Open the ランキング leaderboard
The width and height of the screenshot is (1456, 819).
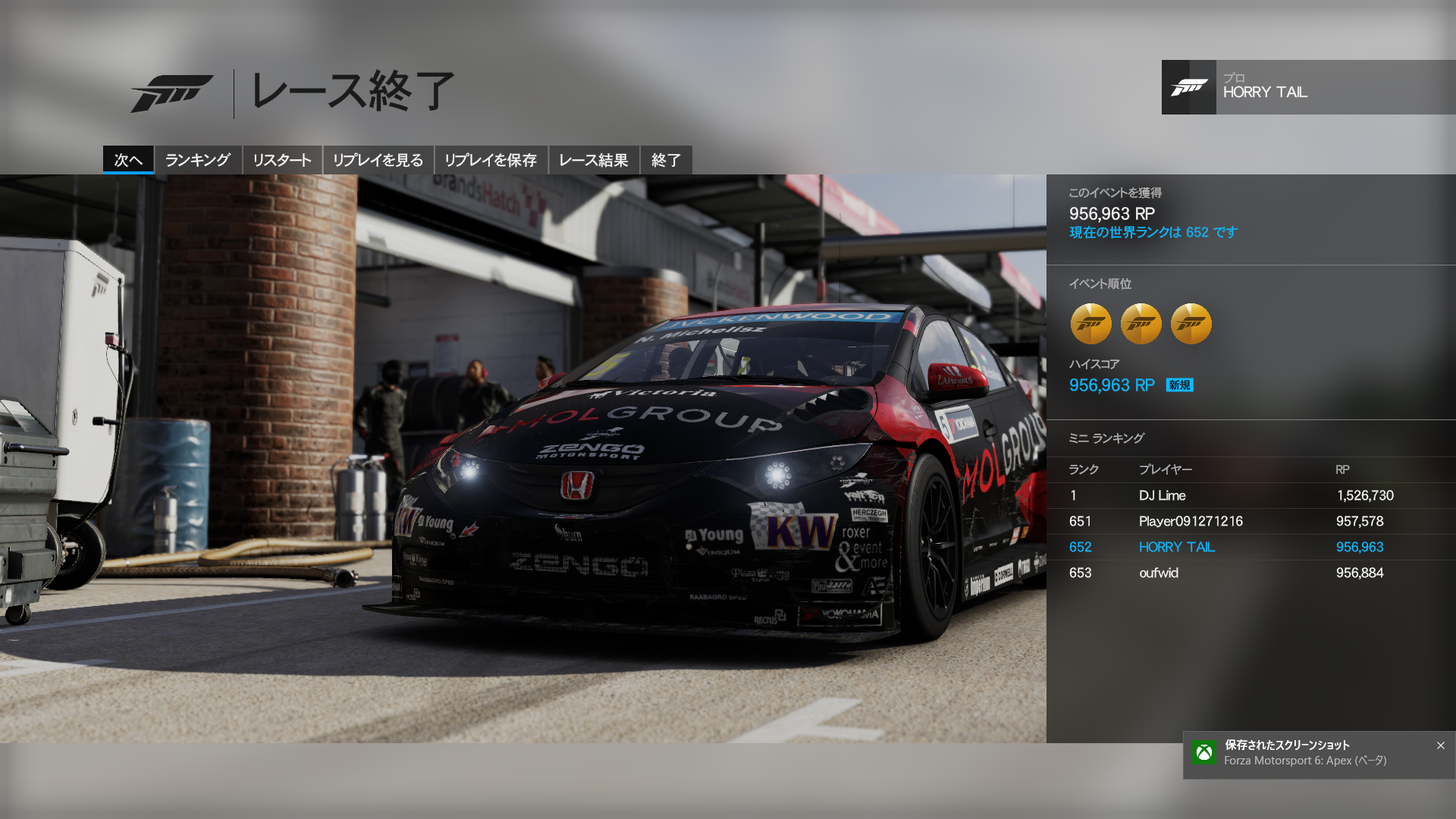click(197, 160)
